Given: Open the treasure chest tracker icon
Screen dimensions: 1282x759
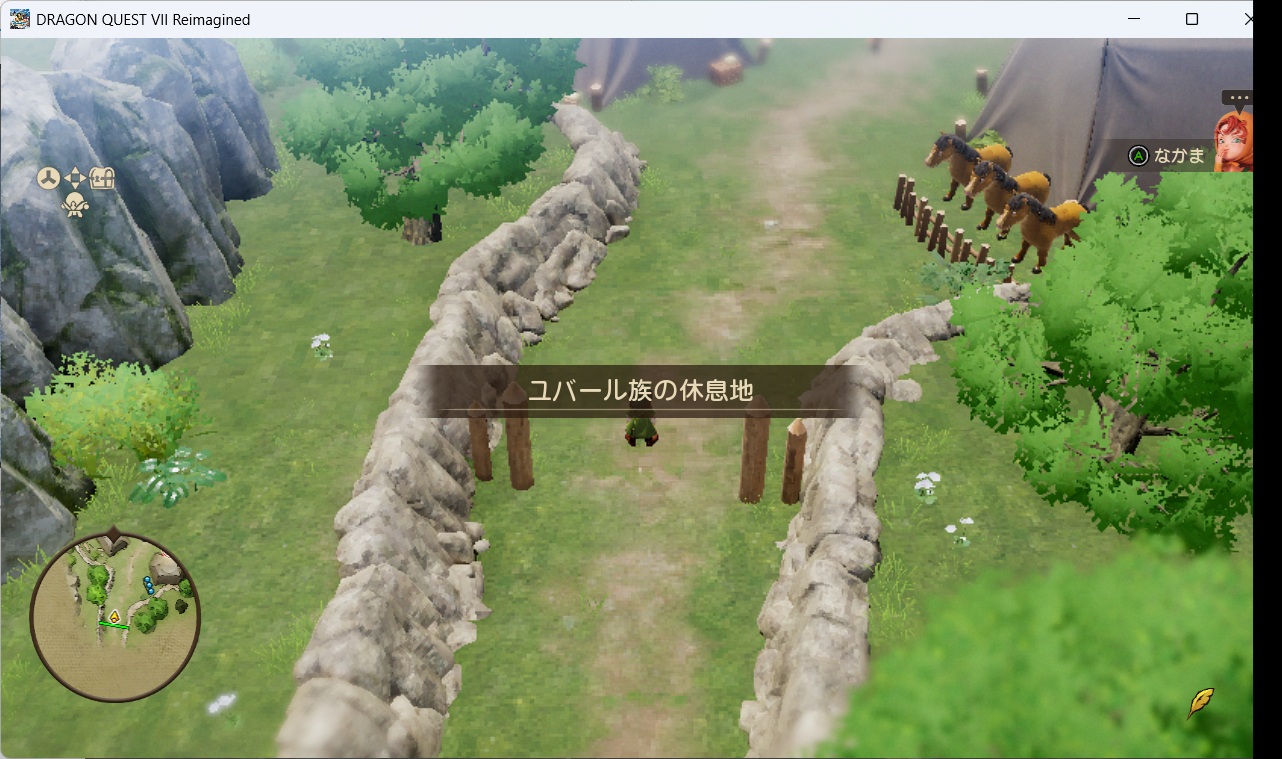Looking at the screenshot, I should 101,177.
